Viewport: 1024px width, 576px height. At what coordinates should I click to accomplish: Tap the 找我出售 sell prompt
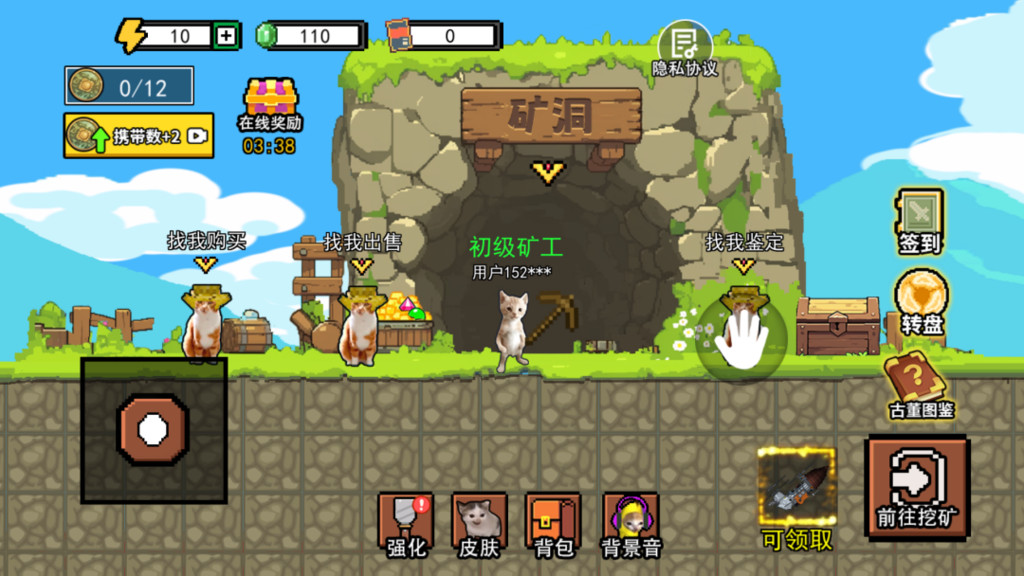tap(362, 243)
